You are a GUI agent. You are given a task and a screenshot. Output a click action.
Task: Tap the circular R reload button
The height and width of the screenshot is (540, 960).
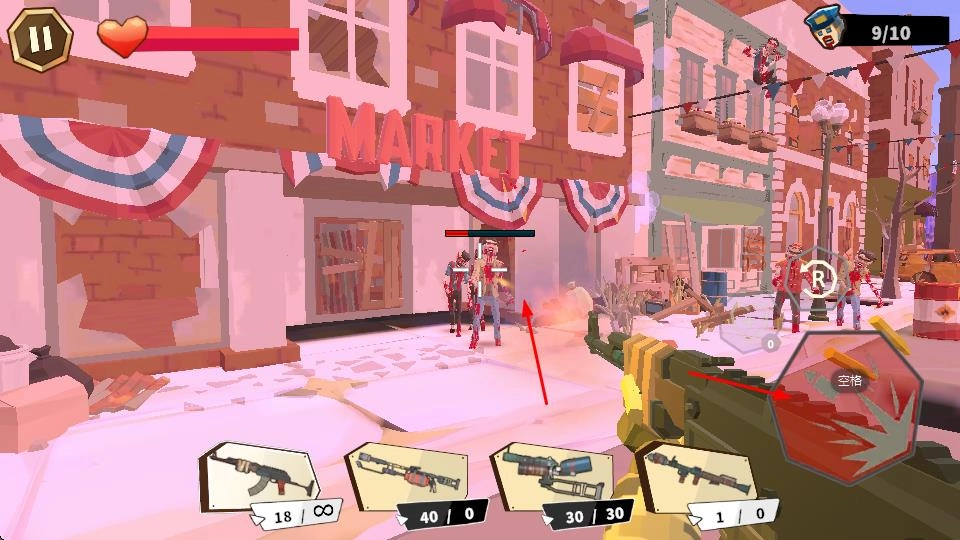tap(819, 277)
